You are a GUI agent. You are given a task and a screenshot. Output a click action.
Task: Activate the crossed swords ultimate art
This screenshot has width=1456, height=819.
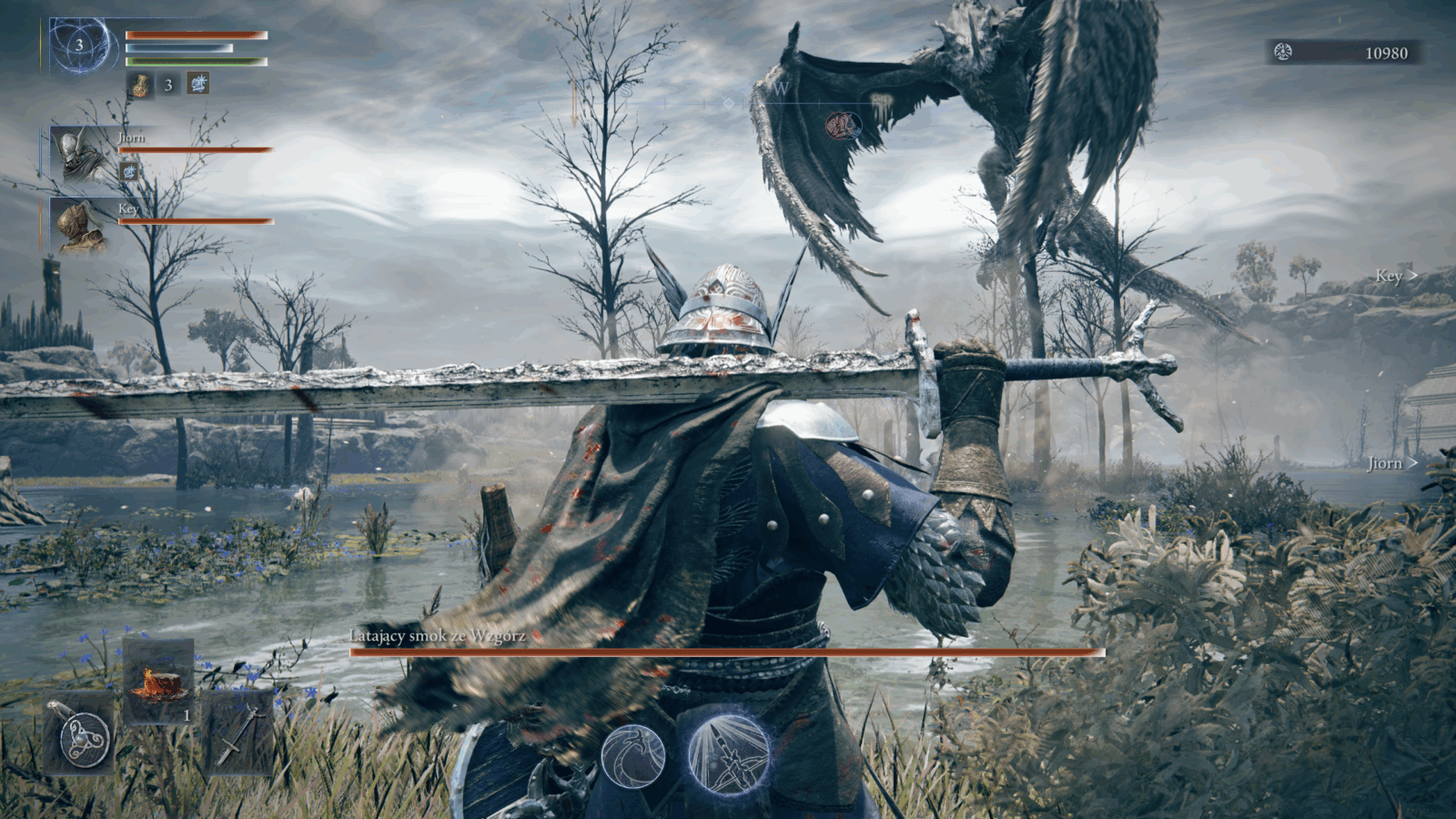coord(727,753)
